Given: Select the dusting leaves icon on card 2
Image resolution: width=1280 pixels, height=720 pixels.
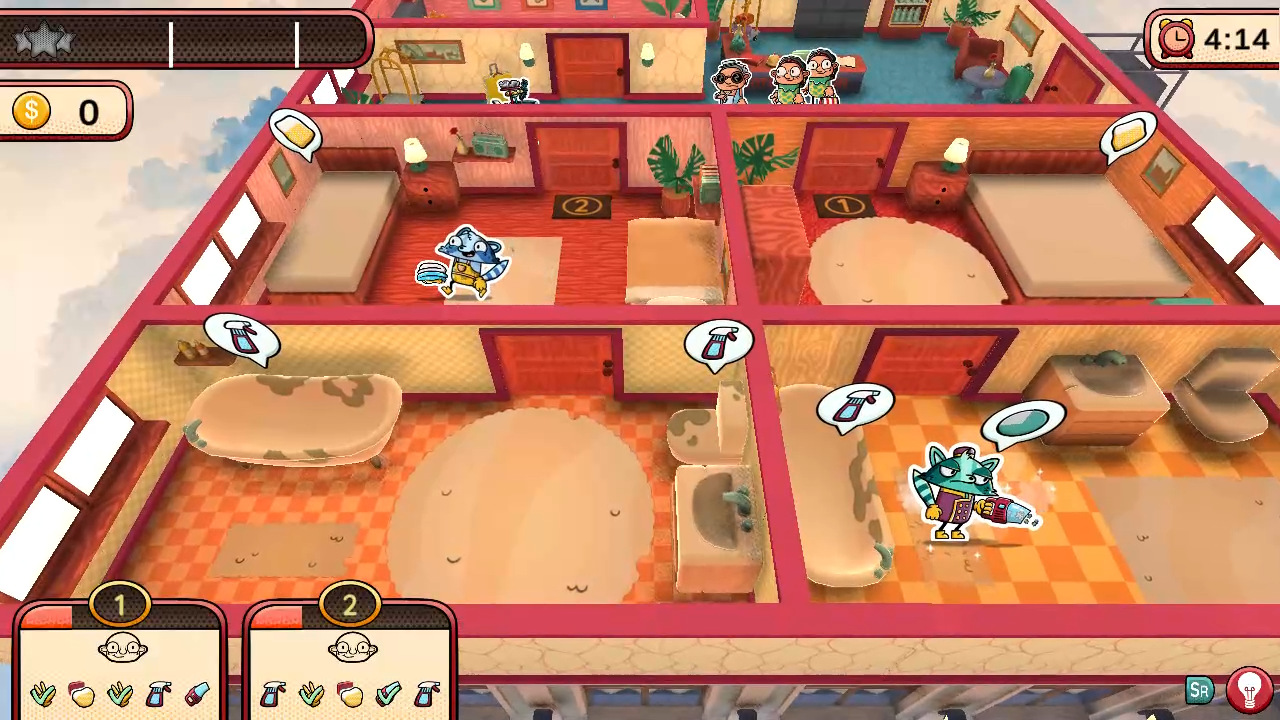Looking at the screenshot, I should pos(313,693).
